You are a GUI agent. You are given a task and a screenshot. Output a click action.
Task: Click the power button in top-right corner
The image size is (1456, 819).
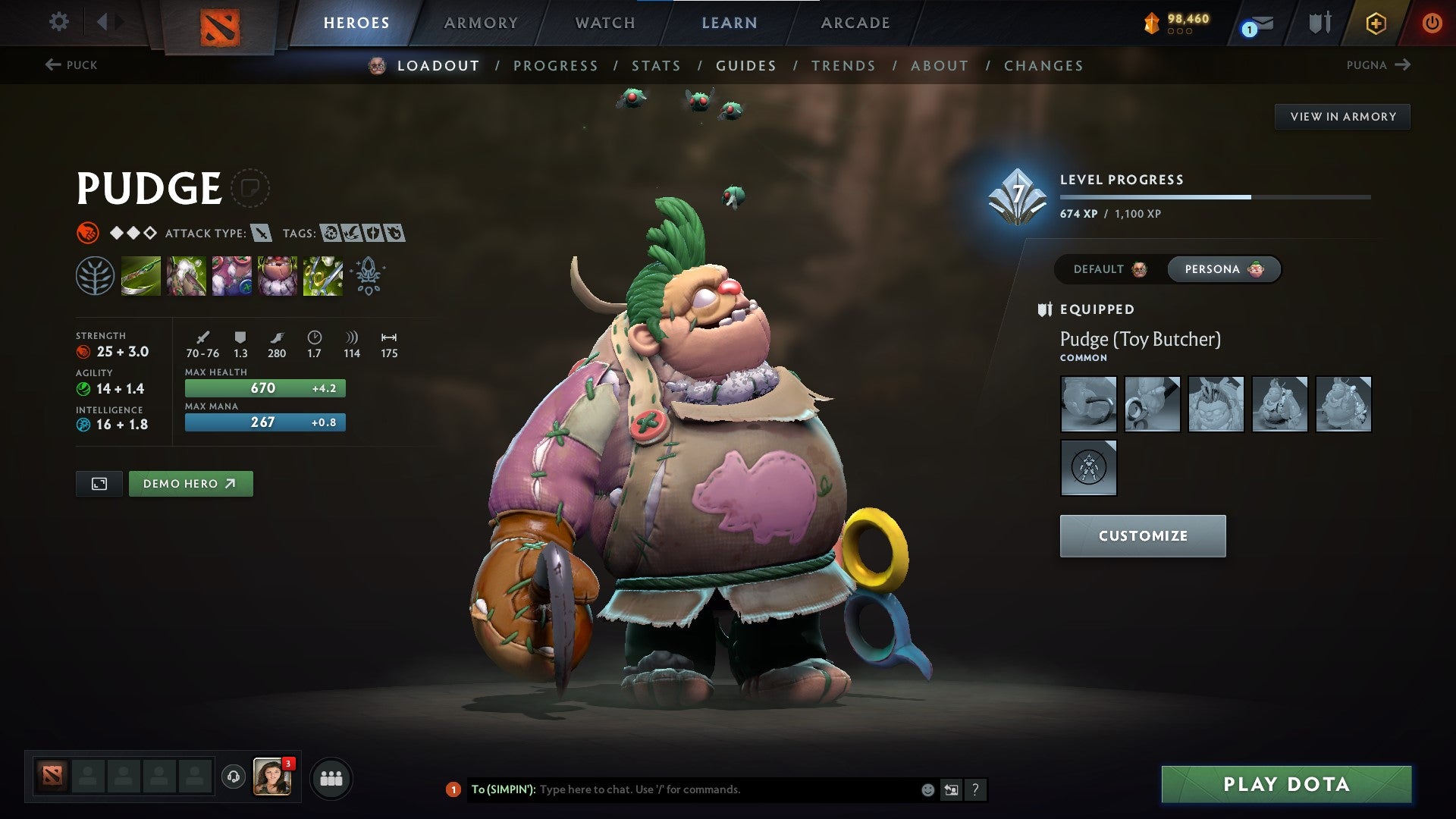pyautogui.click(x=1432, y=23)
